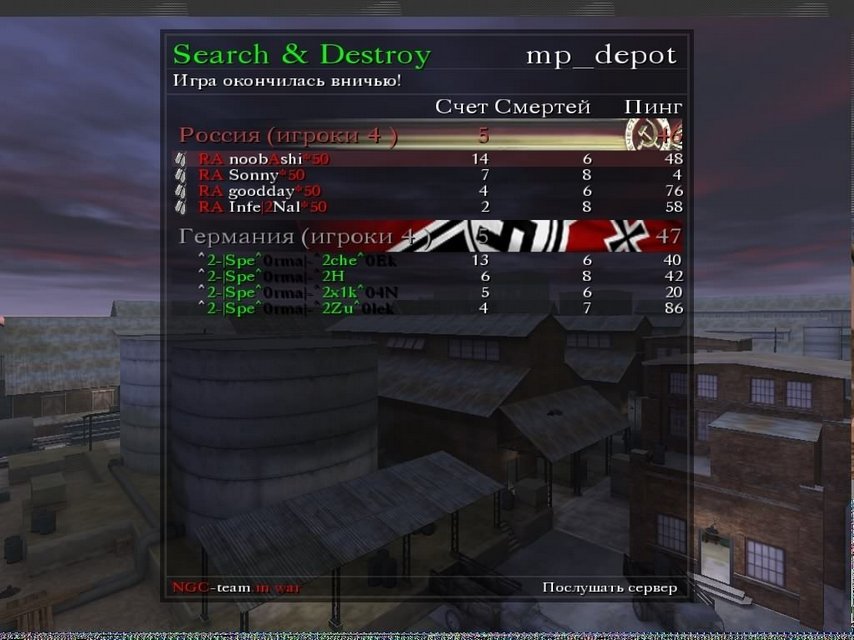This screenshot has width=854, height=640.
Task: Click the Послушать сервер text
Action: pyautogui.click(x=609, y=587)
